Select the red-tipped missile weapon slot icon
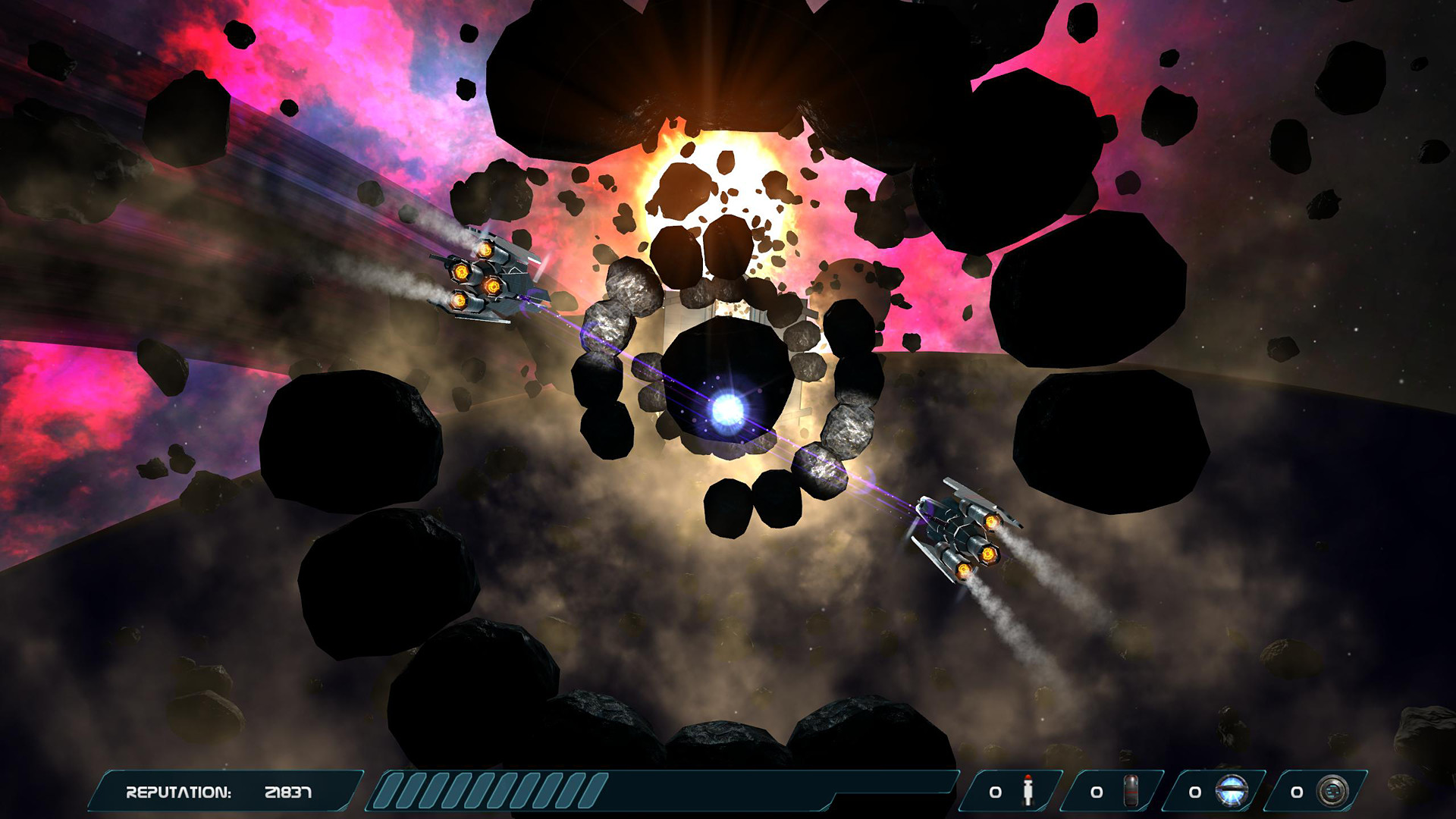 pos(1028,790)
